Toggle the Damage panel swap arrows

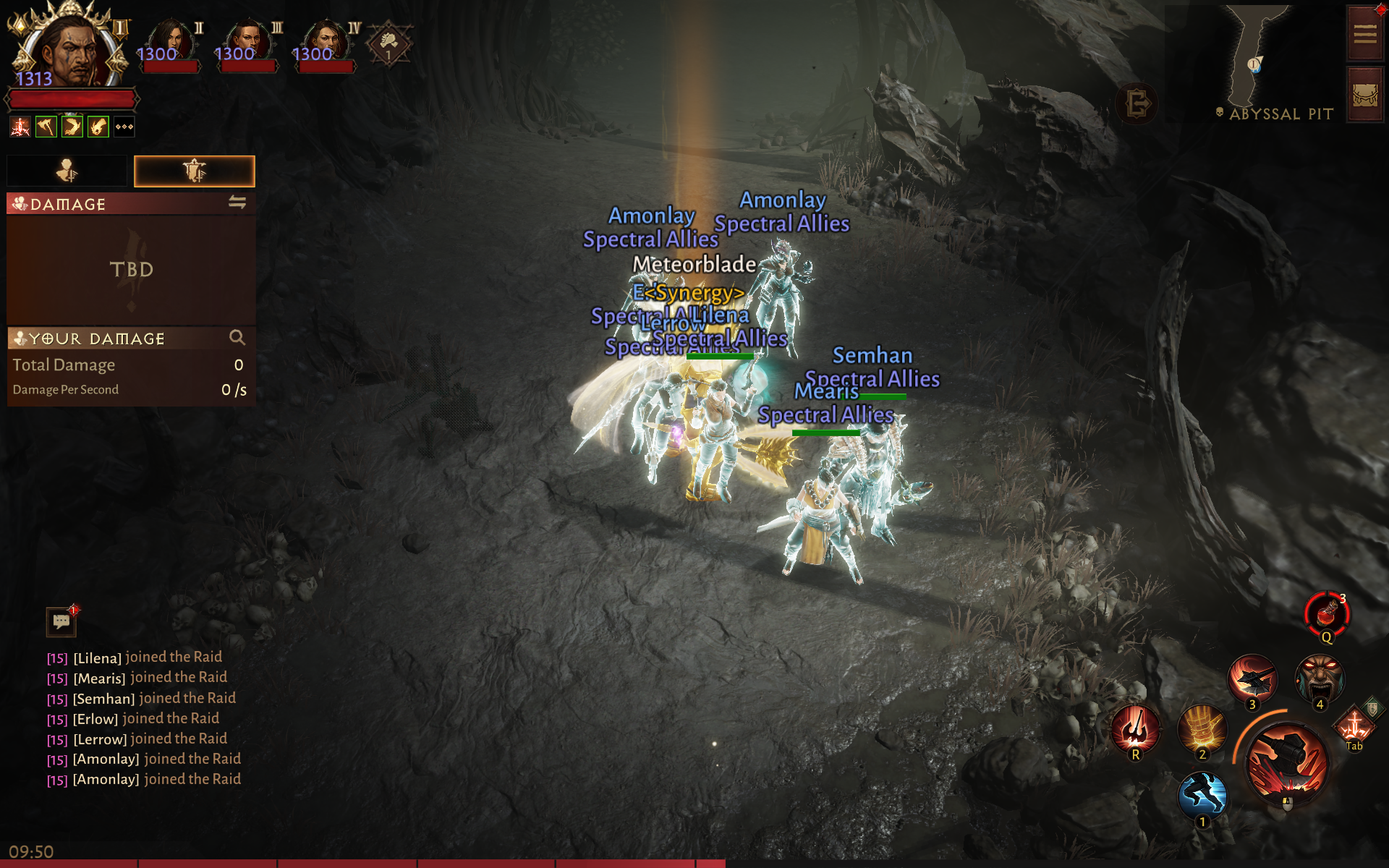pos(237,203)
